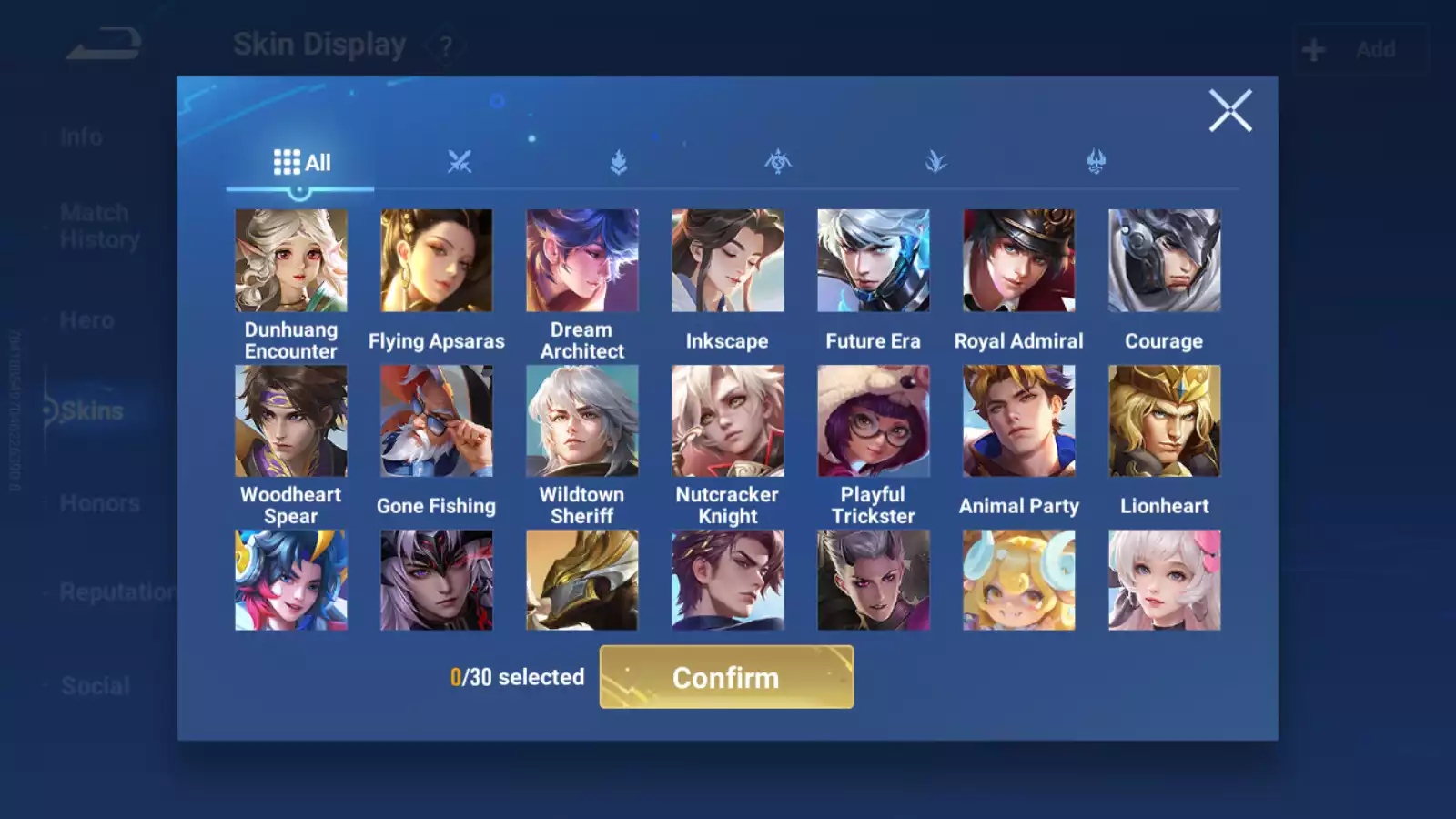Select the Wildtown Sheriff skin

point(582,421)
